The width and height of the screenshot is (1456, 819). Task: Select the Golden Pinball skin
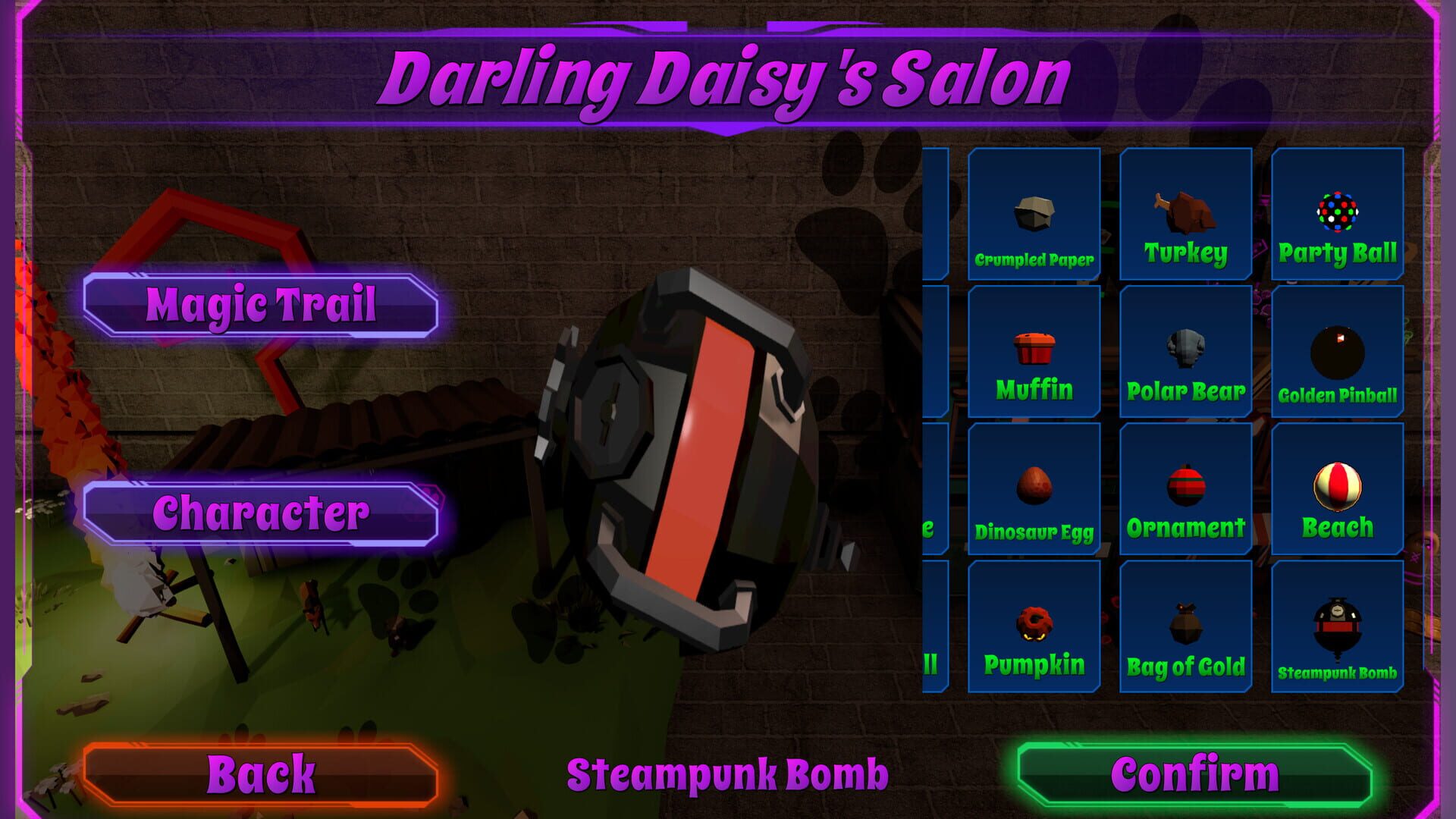tap(1337, 353)
